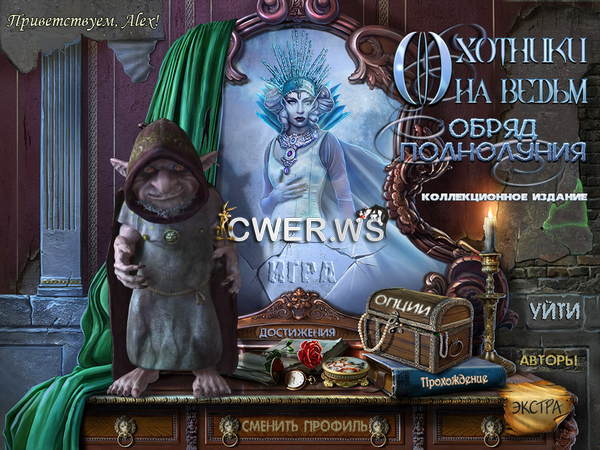600x450 pixels.
Task: Show the АВТОРЫ credits
Action: pyautogui.click(x=548, y=359)
